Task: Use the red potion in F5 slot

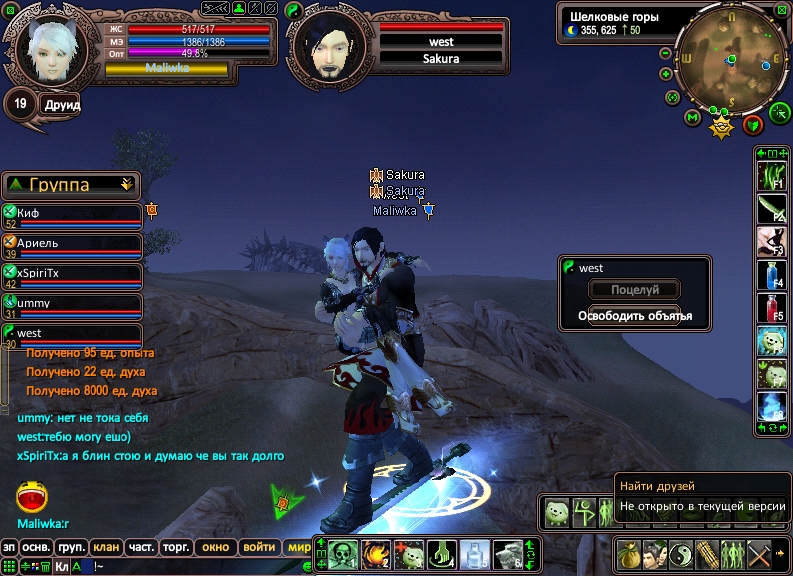Action: 771,307
